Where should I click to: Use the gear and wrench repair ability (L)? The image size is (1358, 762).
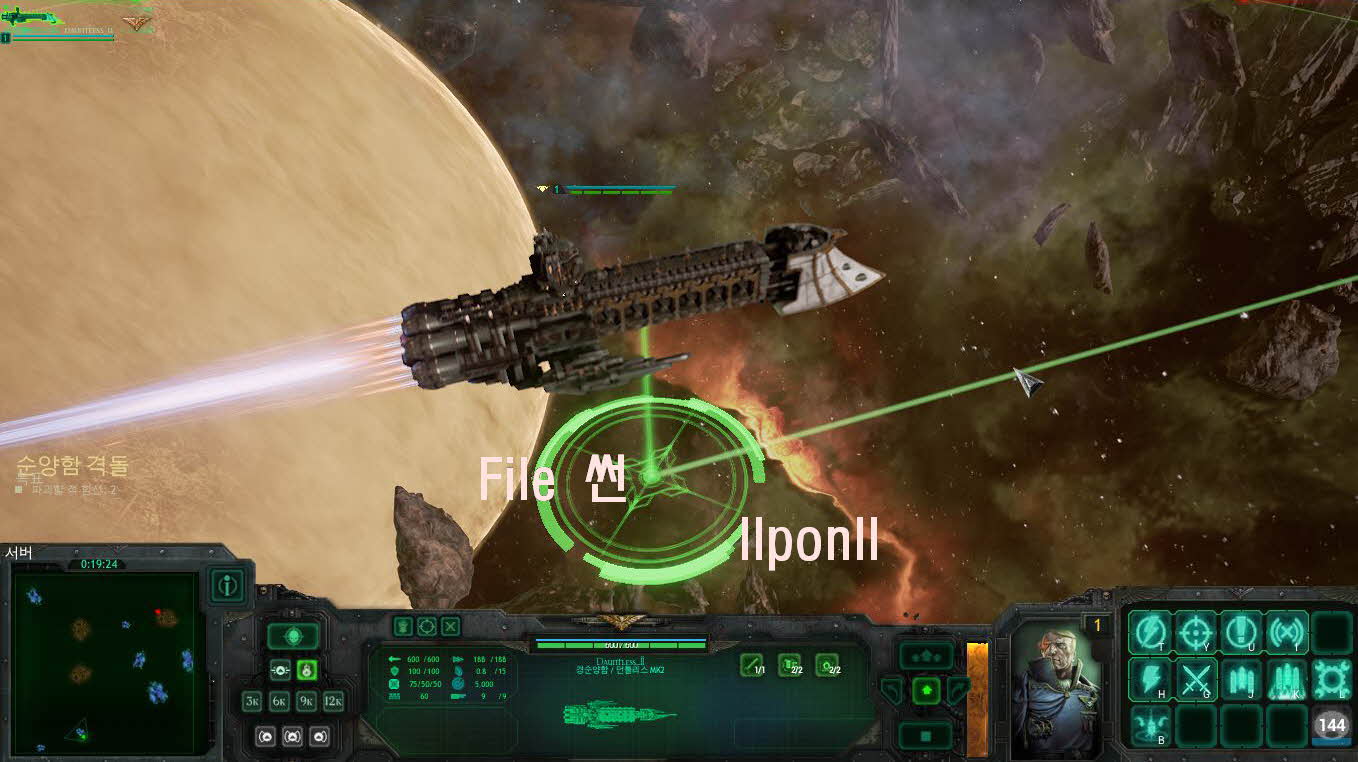tap(1332, 678)
